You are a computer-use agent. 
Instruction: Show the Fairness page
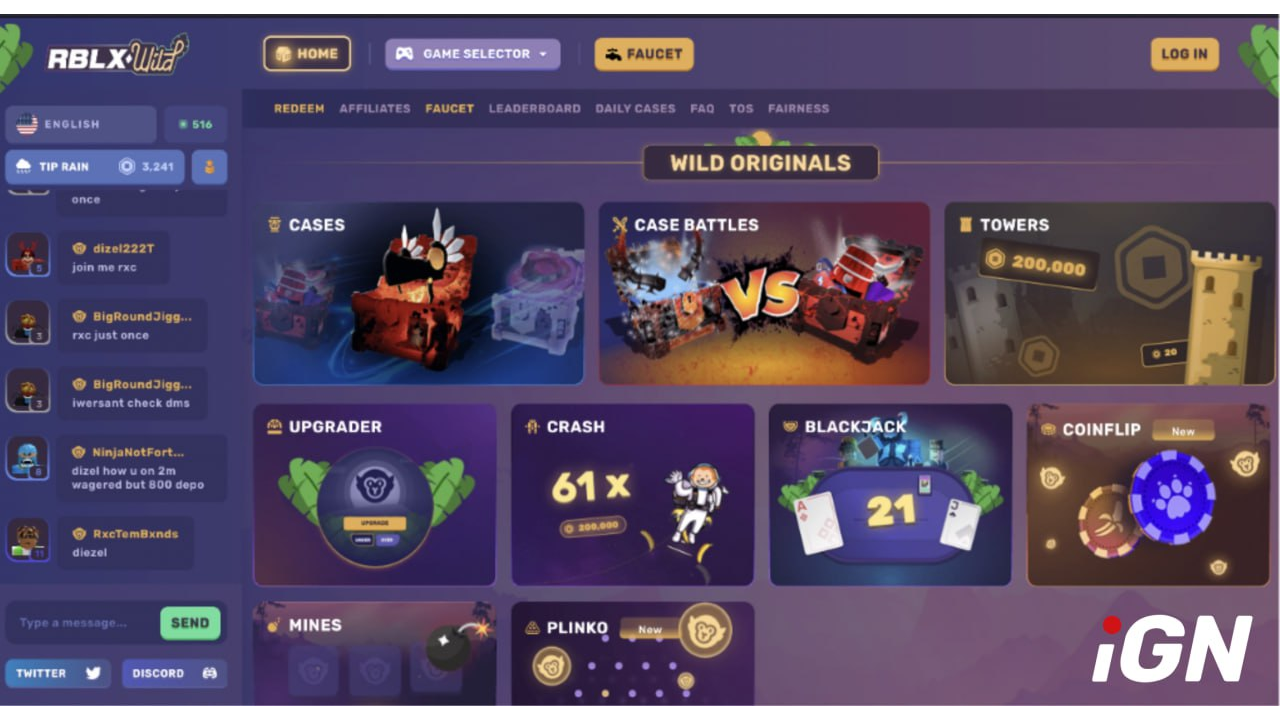click(x=798, y=108)
